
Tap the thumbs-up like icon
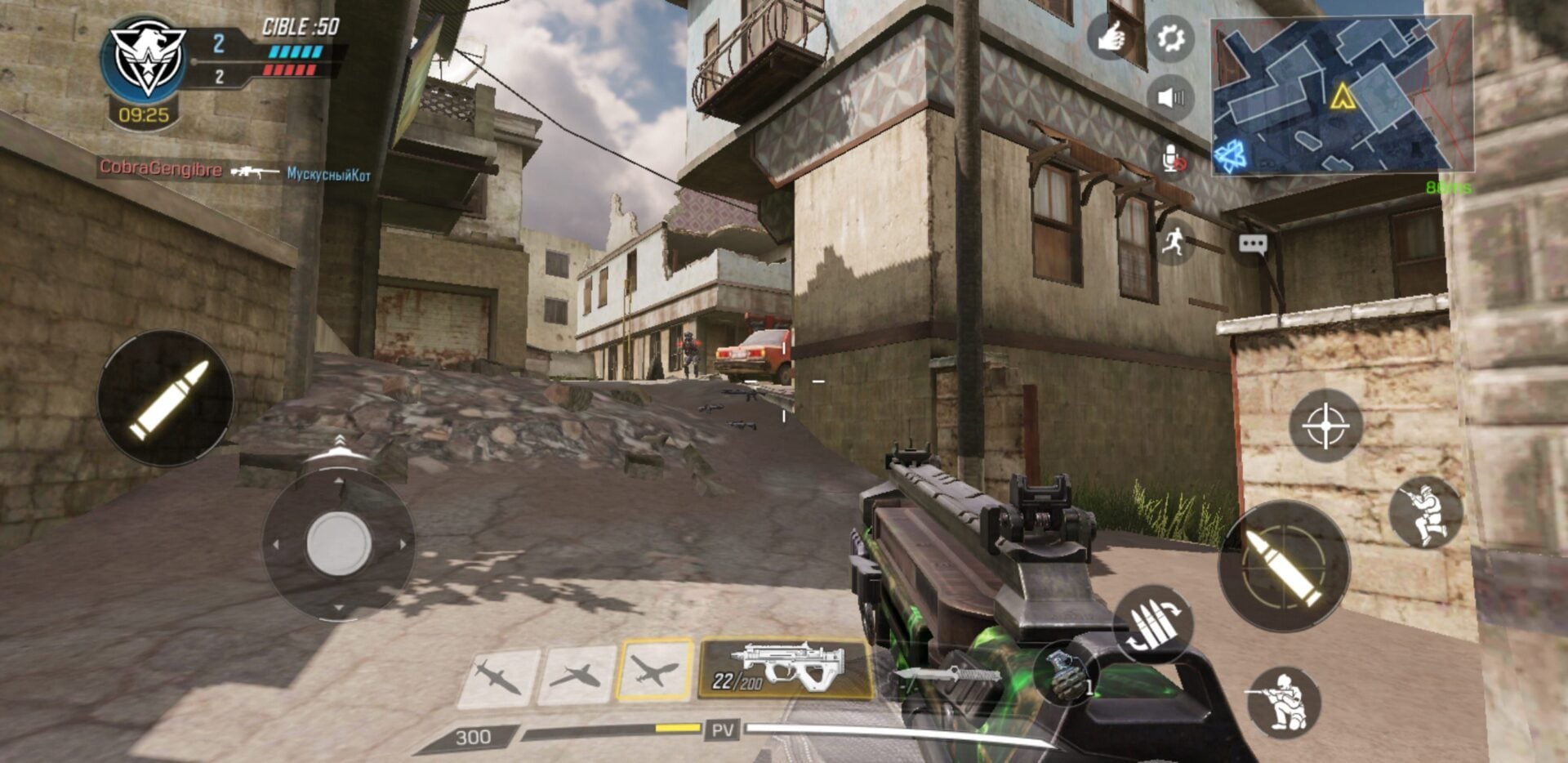tap(1111, 37)
